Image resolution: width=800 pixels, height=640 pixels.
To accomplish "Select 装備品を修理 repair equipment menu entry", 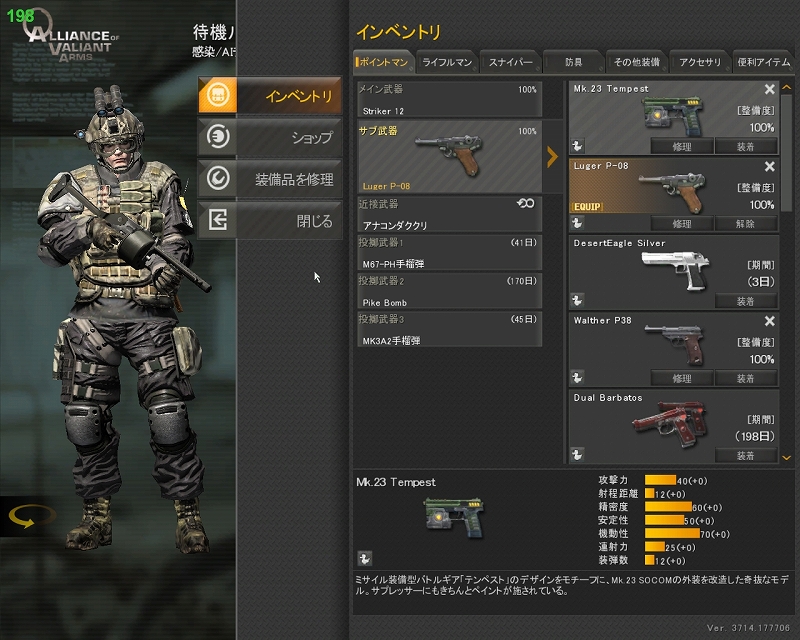I will tap(266, 179).
